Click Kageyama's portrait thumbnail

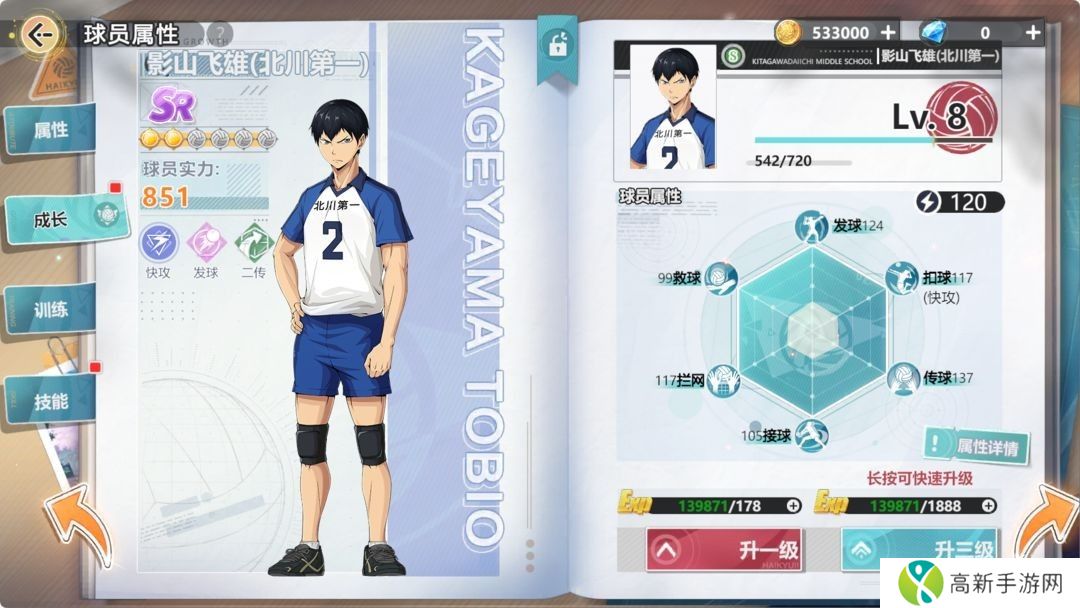pyautogui.click(x=671, y=106)
